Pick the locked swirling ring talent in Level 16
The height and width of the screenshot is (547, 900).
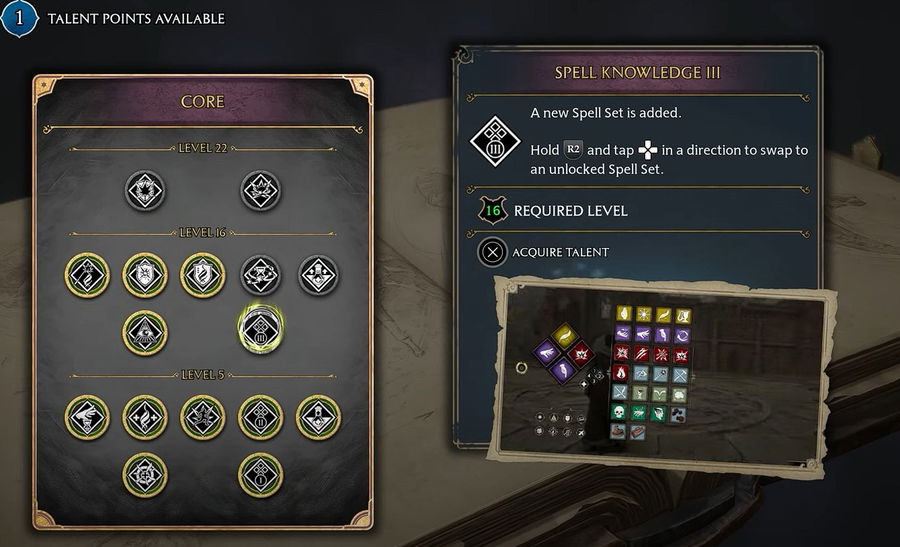260,274
